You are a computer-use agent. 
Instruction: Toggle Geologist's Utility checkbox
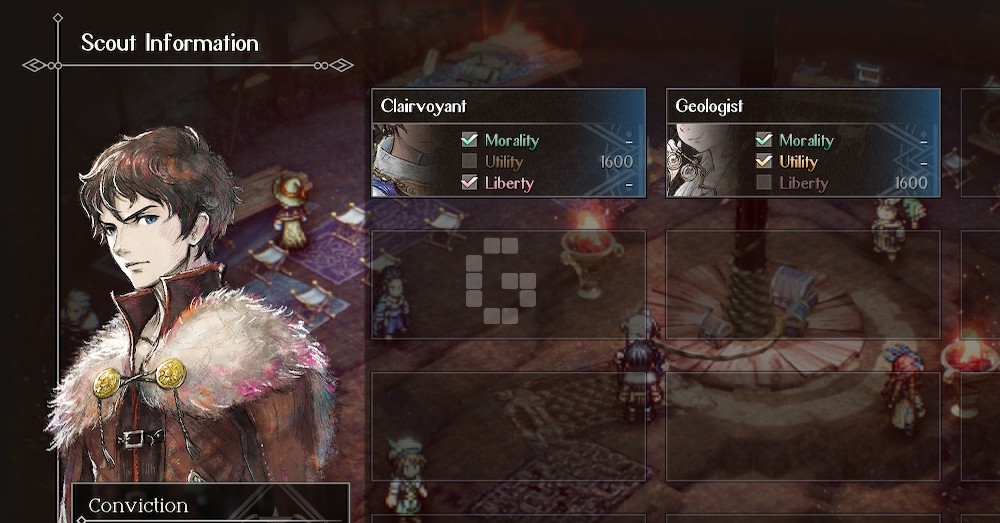[x=764, y=162]
